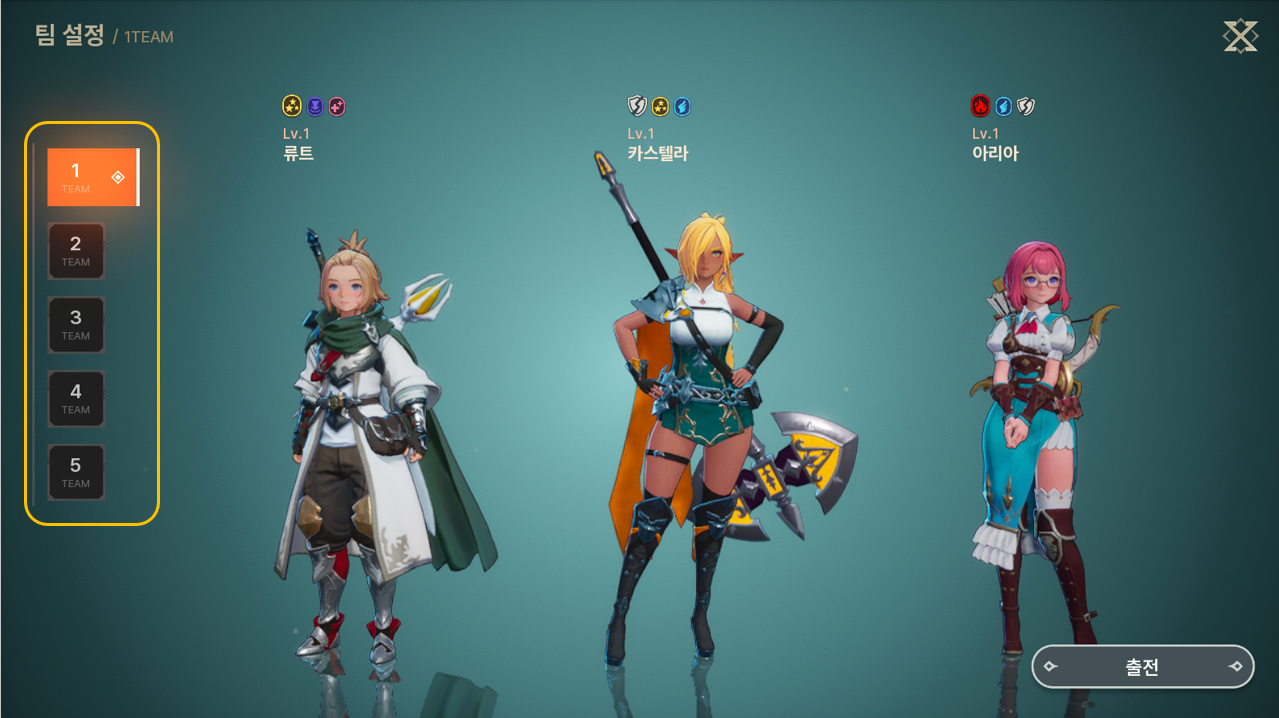Click the 출전 deploy button
Image resolution: width=1279 pixels, height=718 pixels.
point(1142,667)
